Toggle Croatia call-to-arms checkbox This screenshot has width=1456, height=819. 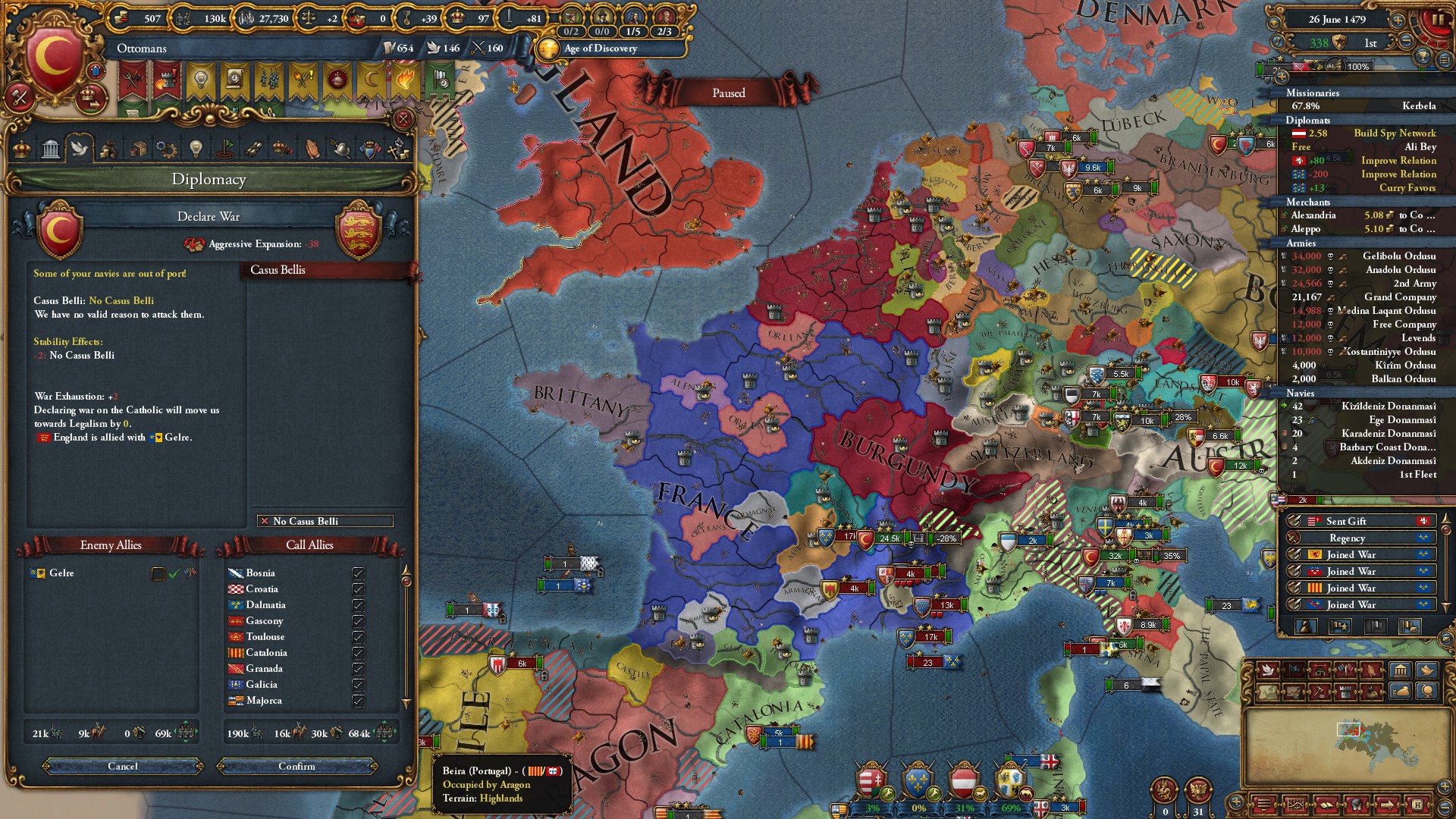(358, 589)
